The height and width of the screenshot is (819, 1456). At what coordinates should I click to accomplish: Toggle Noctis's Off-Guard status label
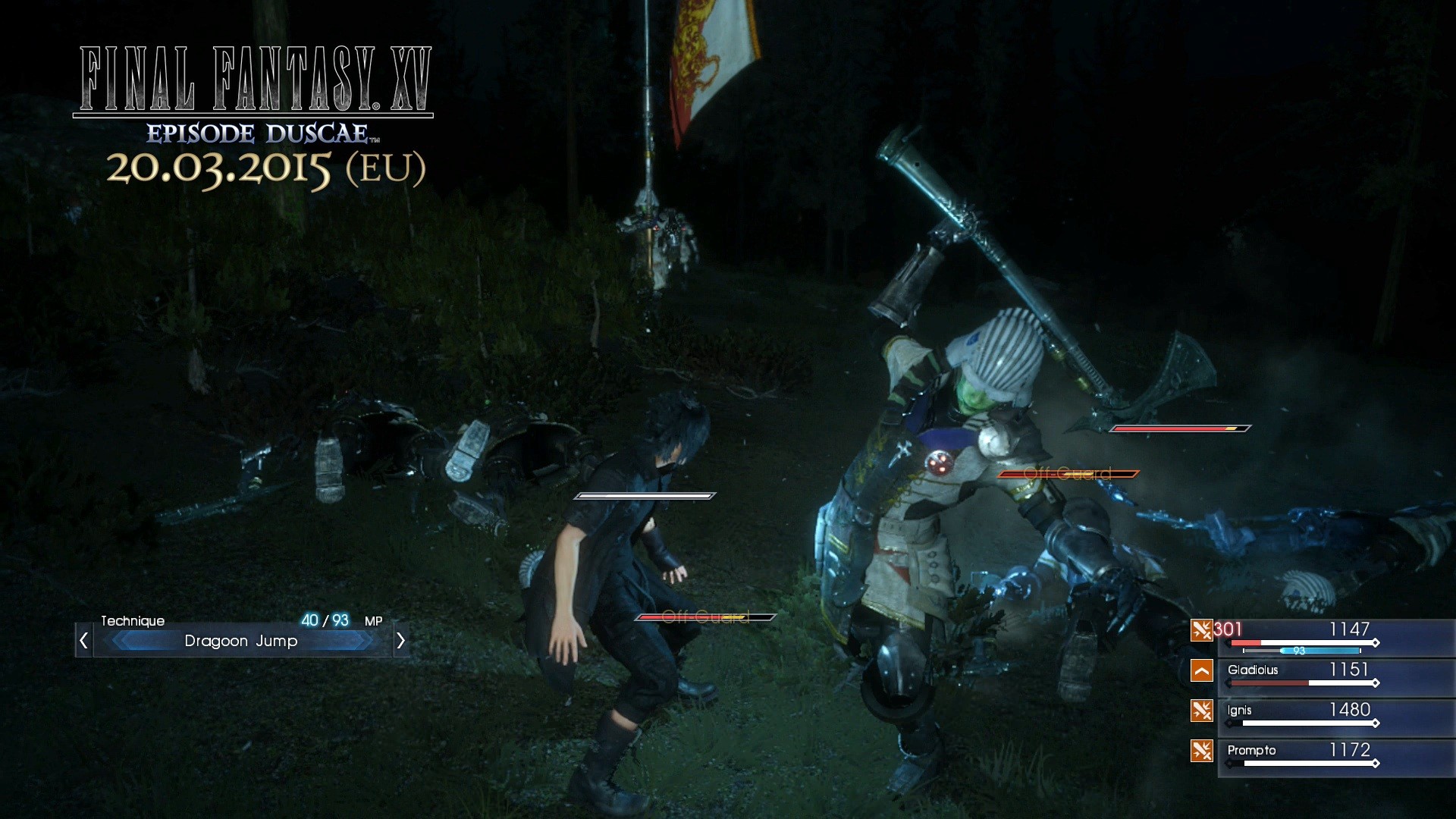click(x=705, y=618)
